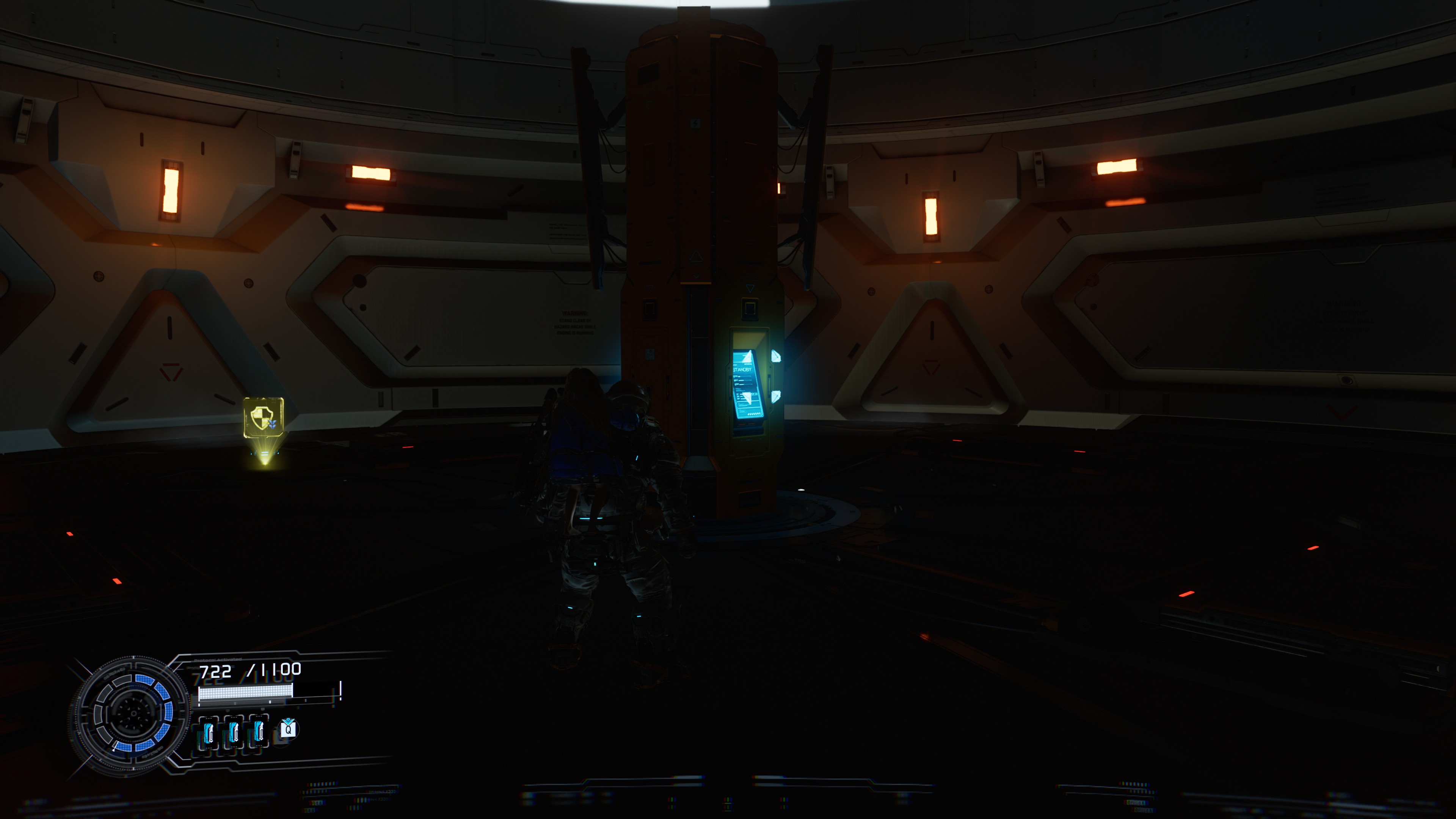The width and height of the screenshot is (1456, 819).
Task: Toggle the lower cyan triangle indicator on the terminal
Action: (776, 396)
